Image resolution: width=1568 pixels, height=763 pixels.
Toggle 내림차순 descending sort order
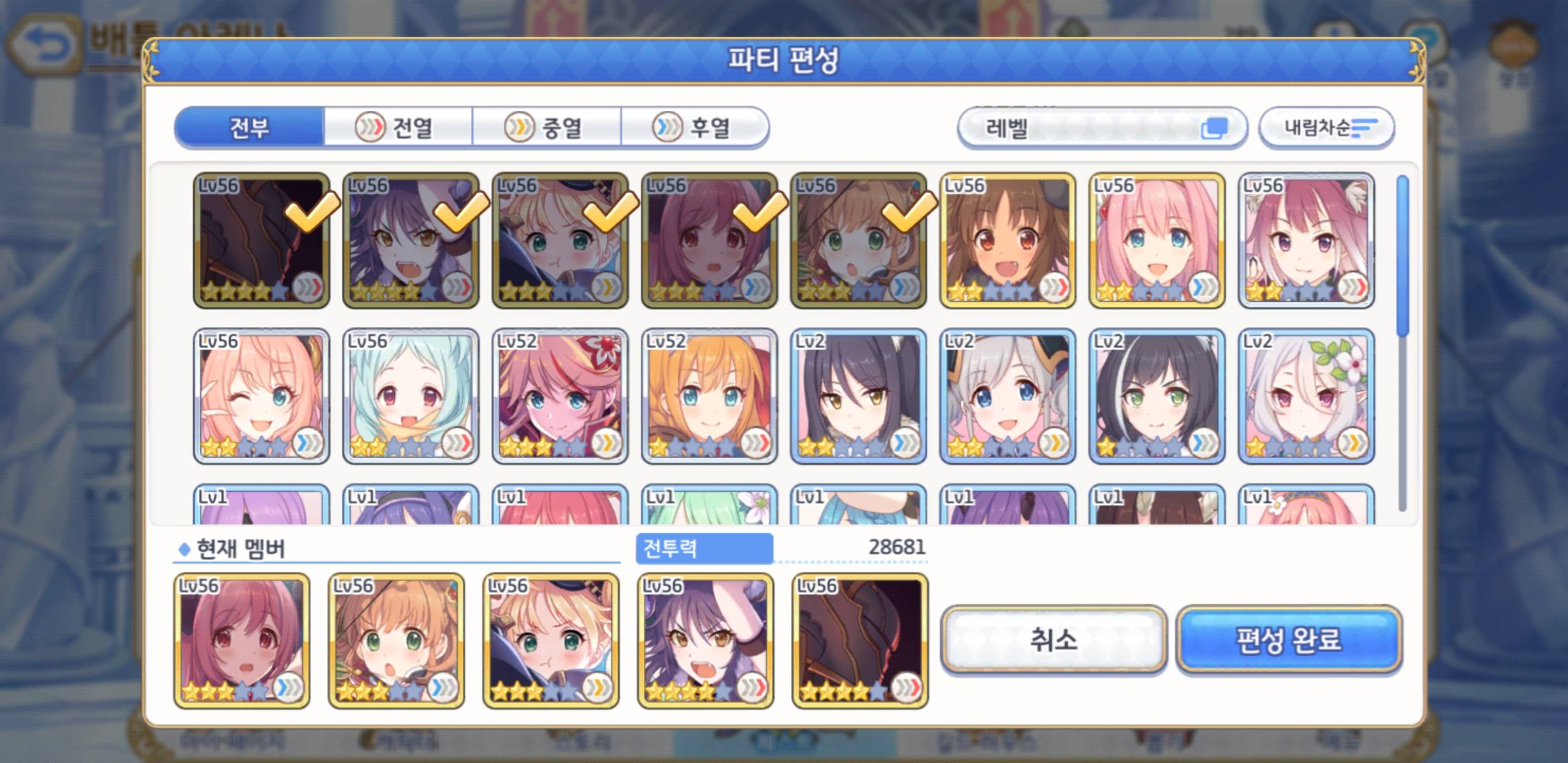coord(1326,128)
